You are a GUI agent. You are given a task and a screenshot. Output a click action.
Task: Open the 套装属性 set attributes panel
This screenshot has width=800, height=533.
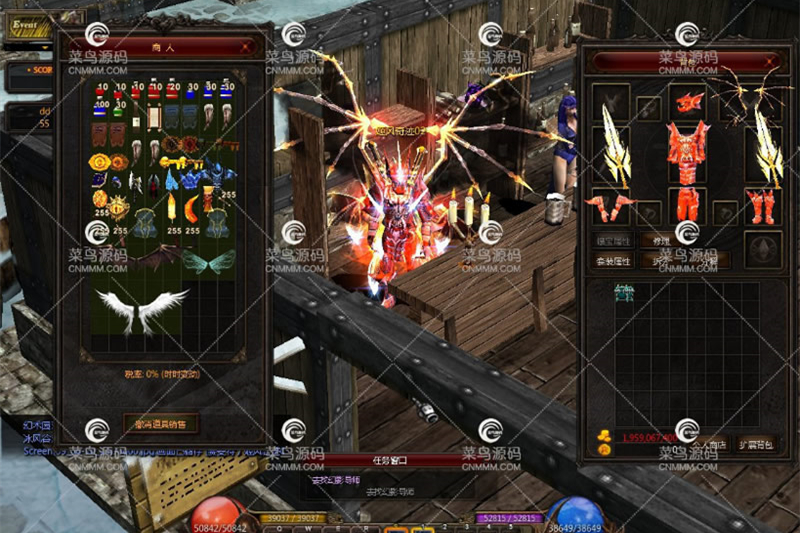point(611,261)
